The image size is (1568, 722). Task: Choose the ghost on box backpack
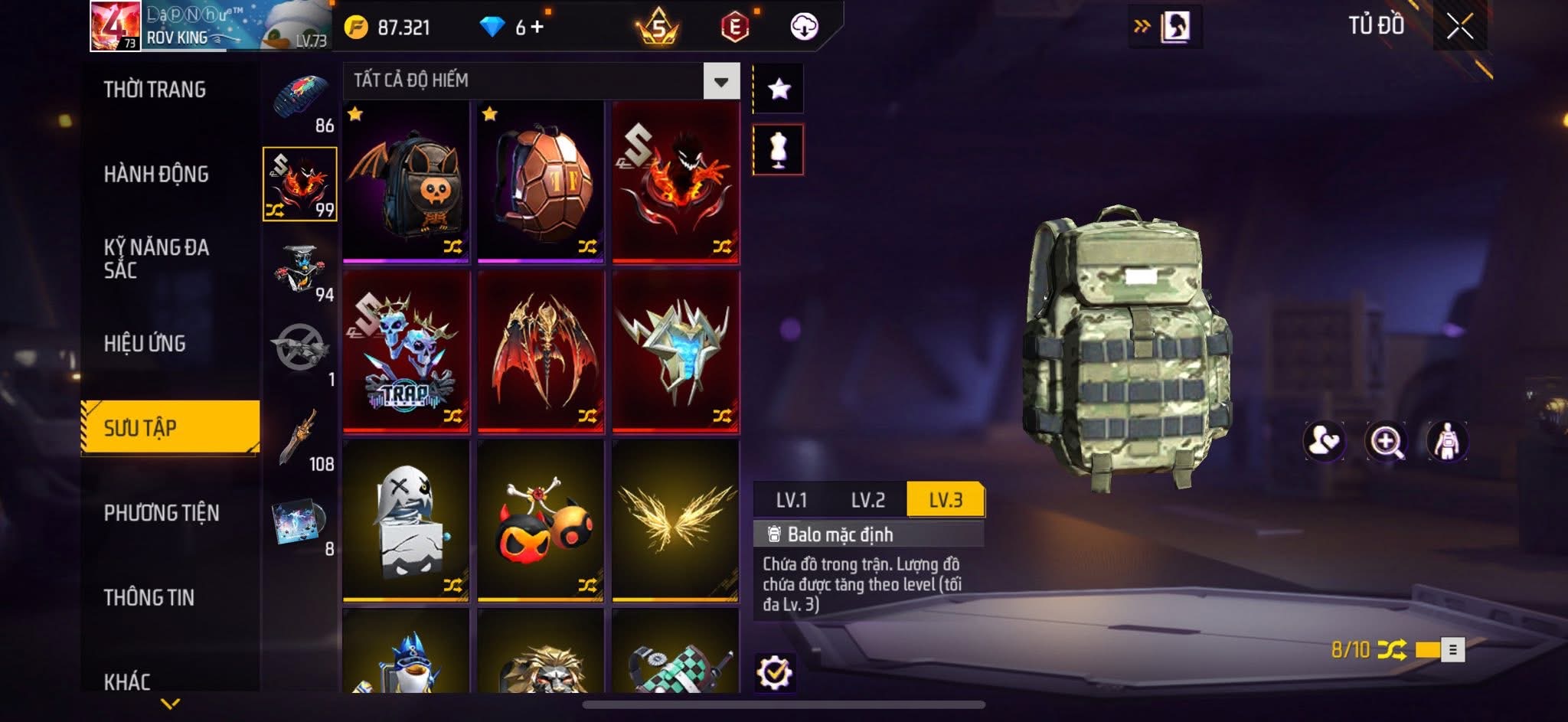(x=407, y=519)
